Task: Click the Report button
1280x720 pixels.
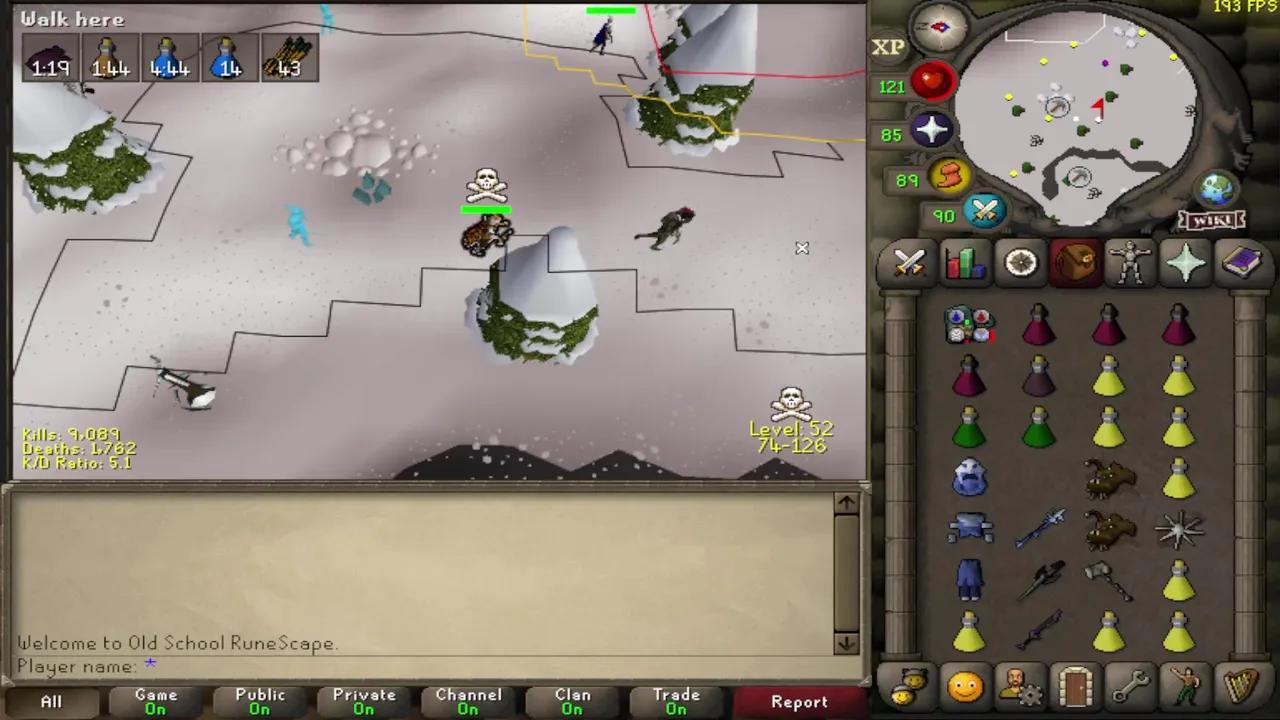Action: 798,702
